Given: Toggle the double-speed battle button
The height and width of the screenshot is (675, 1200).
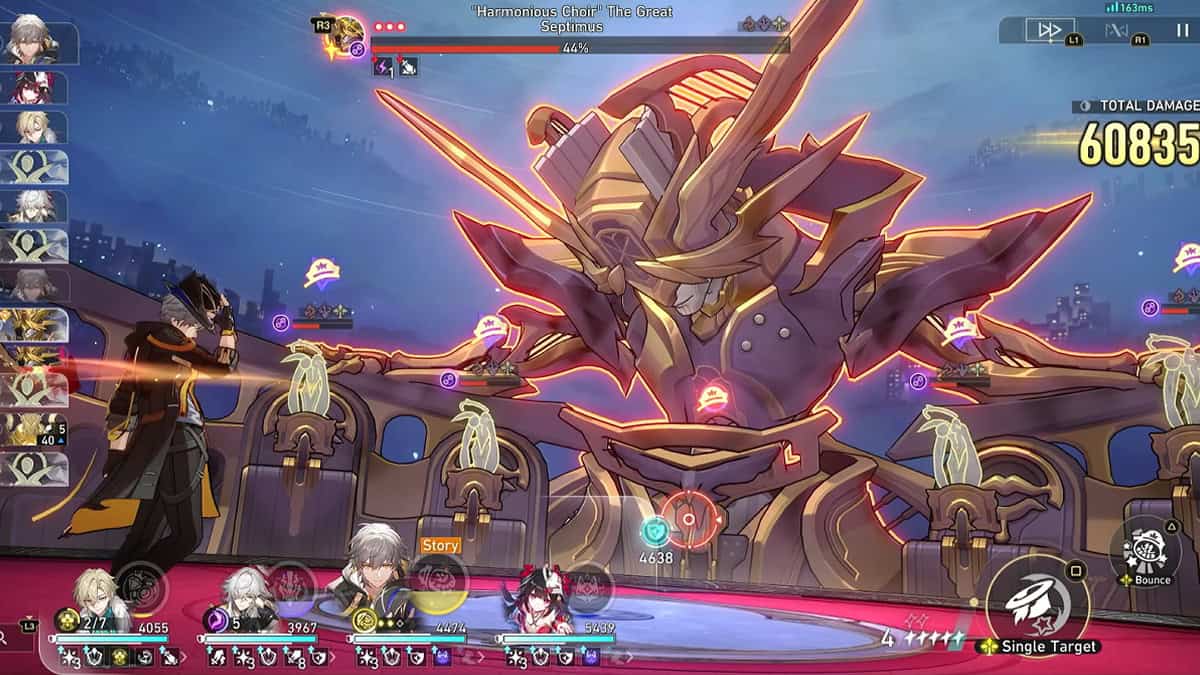Looking at the screenshot, I should click(1050, 30).
